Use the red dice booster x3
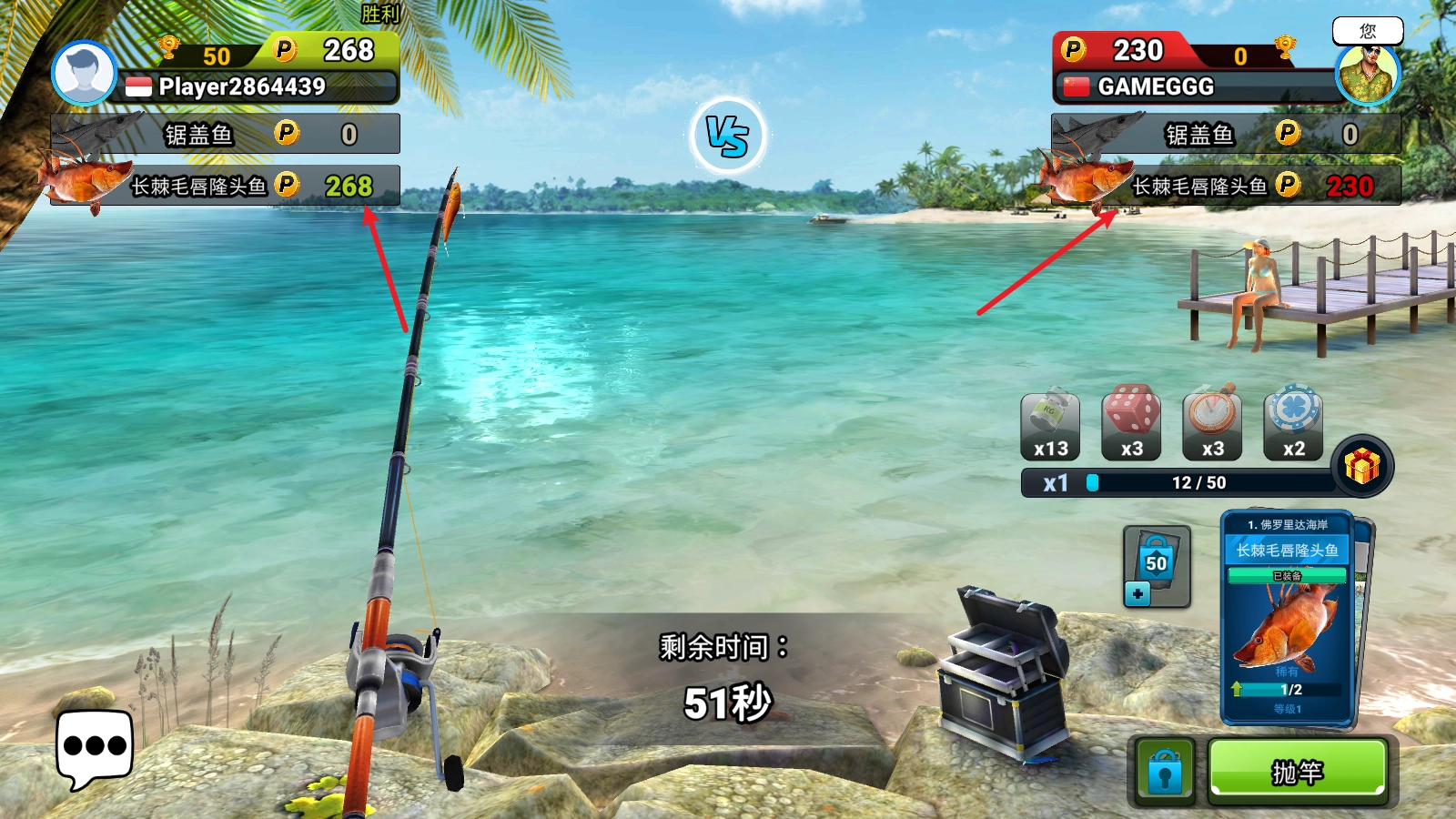This screenshot has height=819, width=1456. 1131,426
